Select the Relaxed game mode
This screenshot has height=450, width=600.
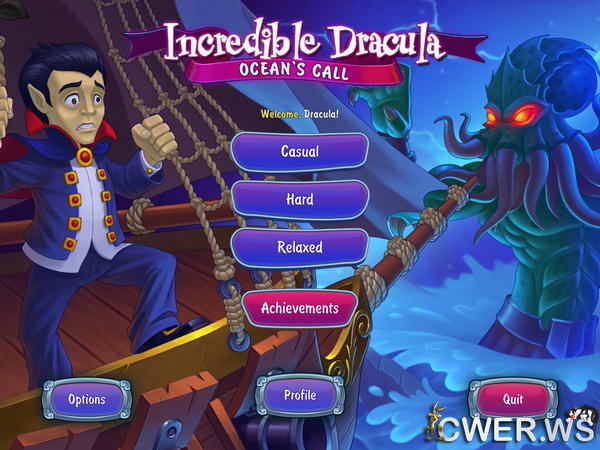(300, 247)
